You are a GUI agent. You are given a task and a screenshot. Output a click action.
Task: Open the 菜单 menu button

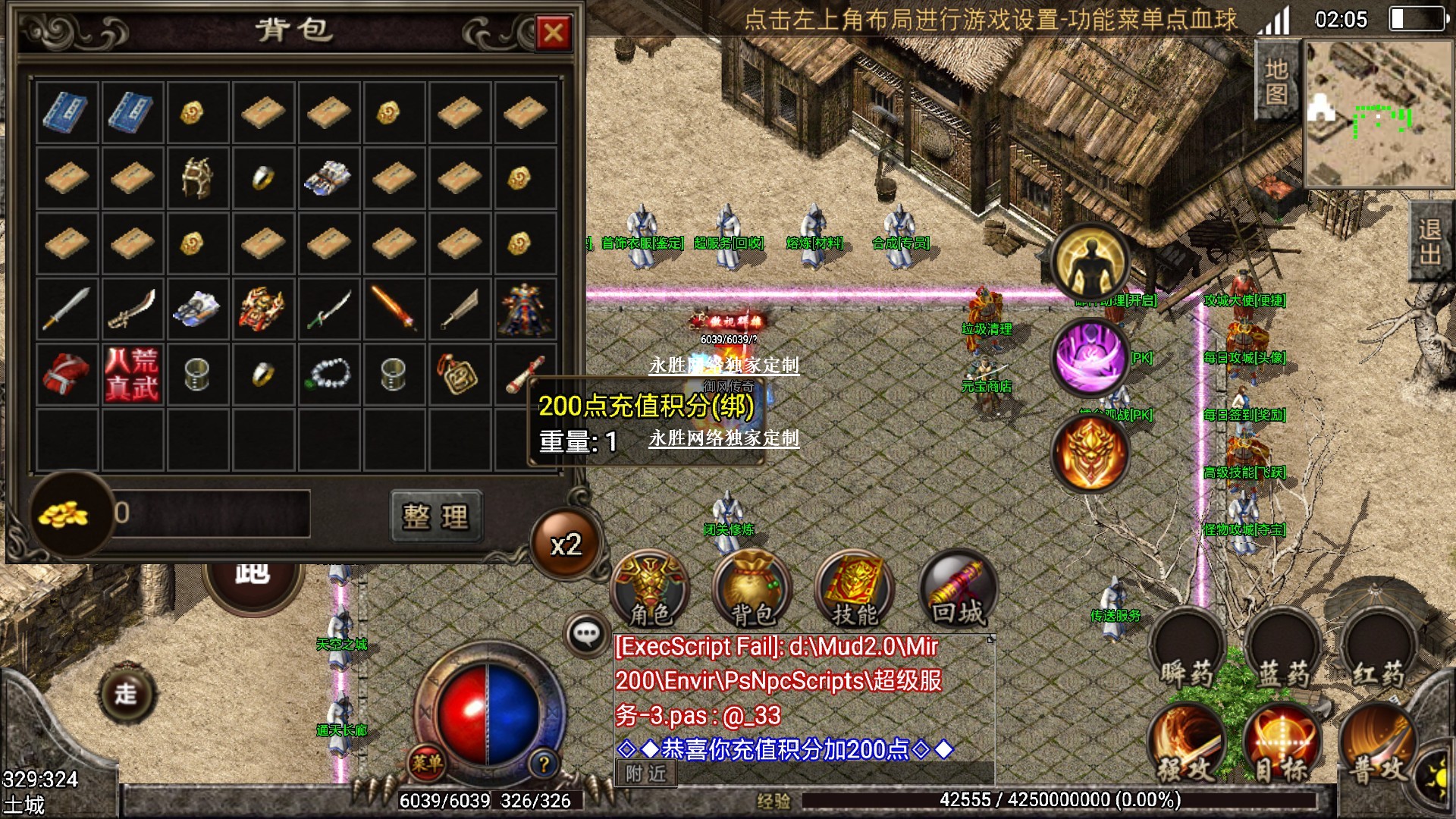(426, 763)
